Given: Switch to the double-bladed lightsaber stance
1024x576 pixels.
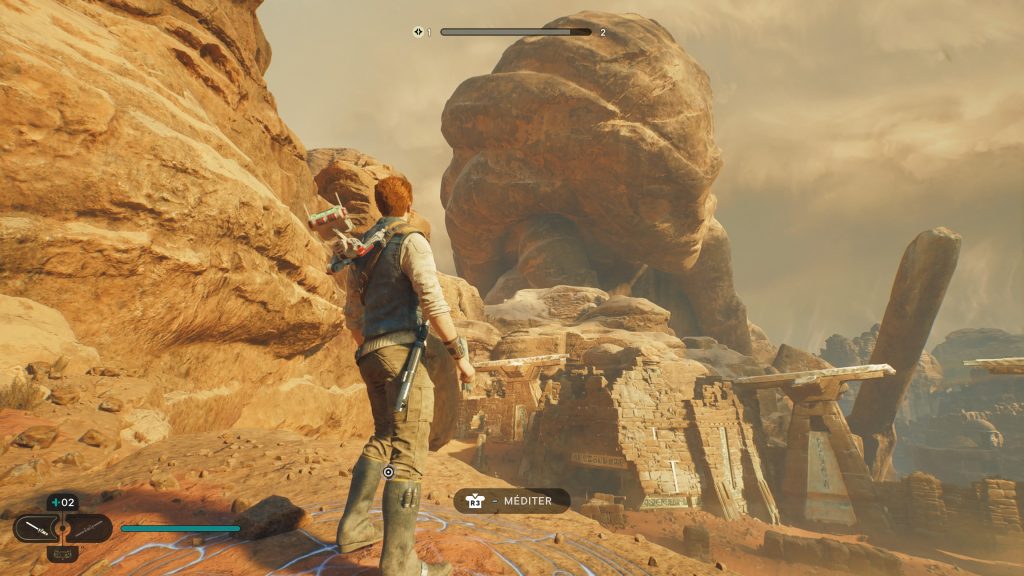Looking at the screenshot, I should pyautogui.click(x=90, y=528).
